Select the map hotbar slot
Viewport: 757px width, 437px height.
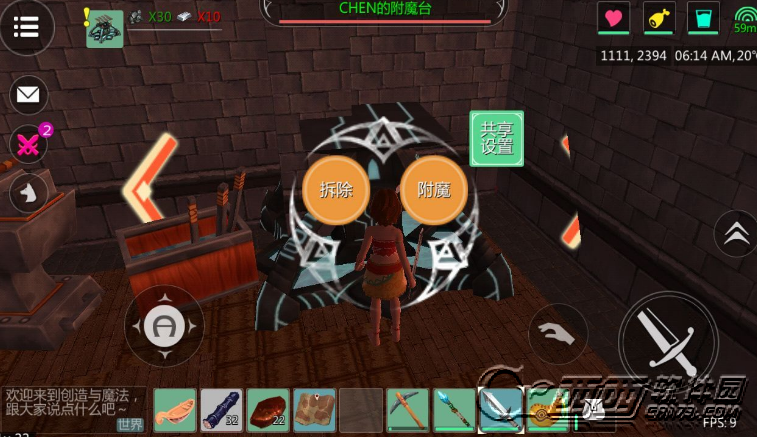[x=314, y=410]
